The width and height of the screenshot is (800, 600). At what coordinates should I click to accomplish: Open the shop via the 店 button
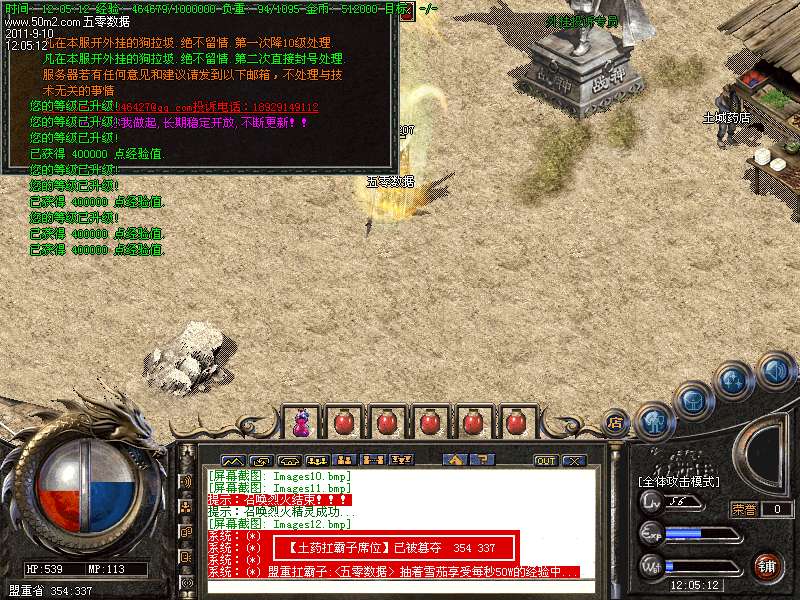click(x=615, y=422)
